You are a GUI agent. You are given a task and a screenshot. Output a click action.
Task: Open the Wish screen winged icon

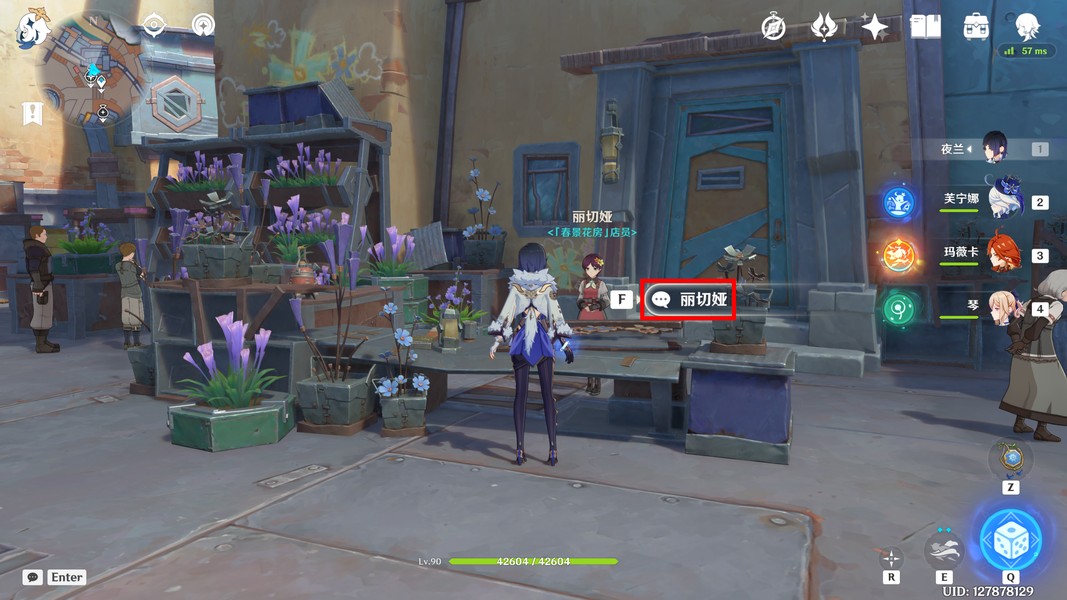click(823, 27)
